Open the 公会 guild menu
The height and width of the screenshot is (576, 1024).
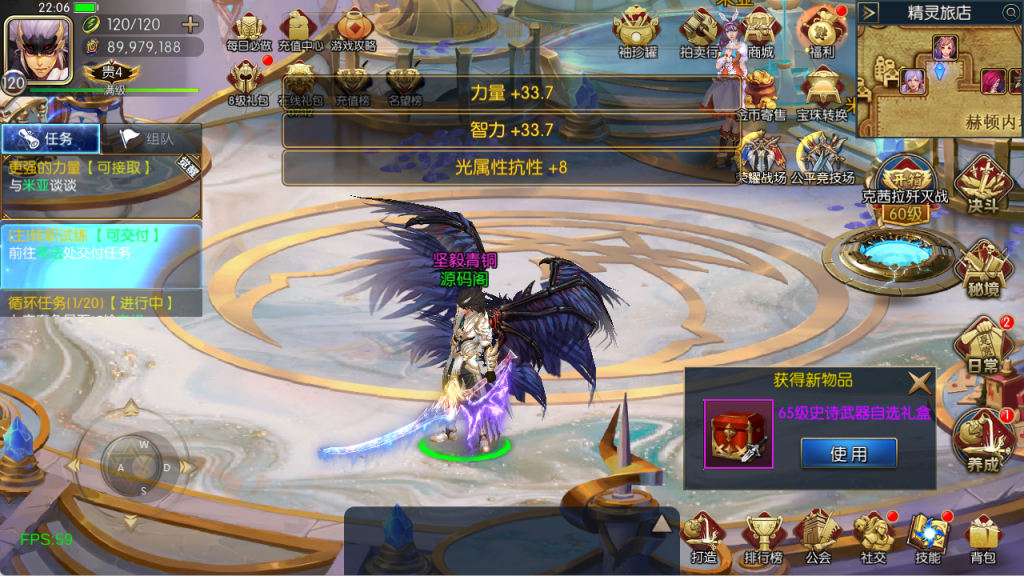pyautogui.click(x=818, y=538)
